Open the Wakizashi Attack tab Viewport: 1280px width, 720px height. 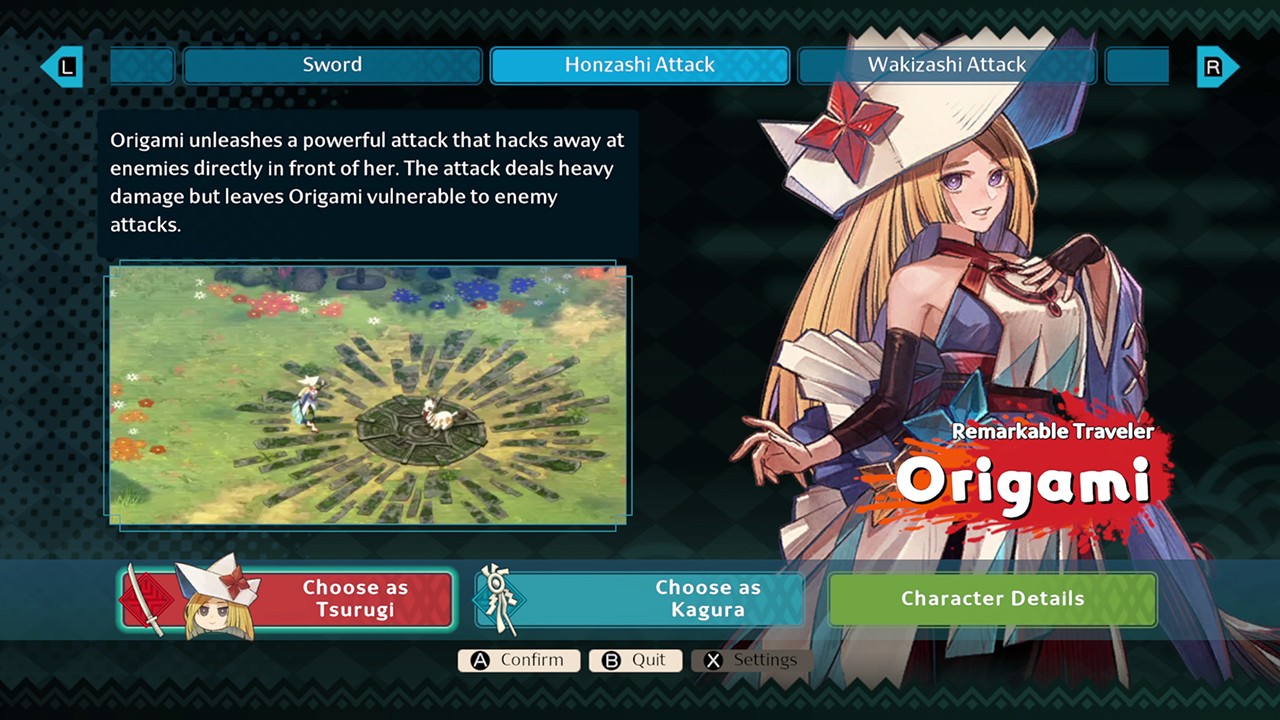[946, 65]
